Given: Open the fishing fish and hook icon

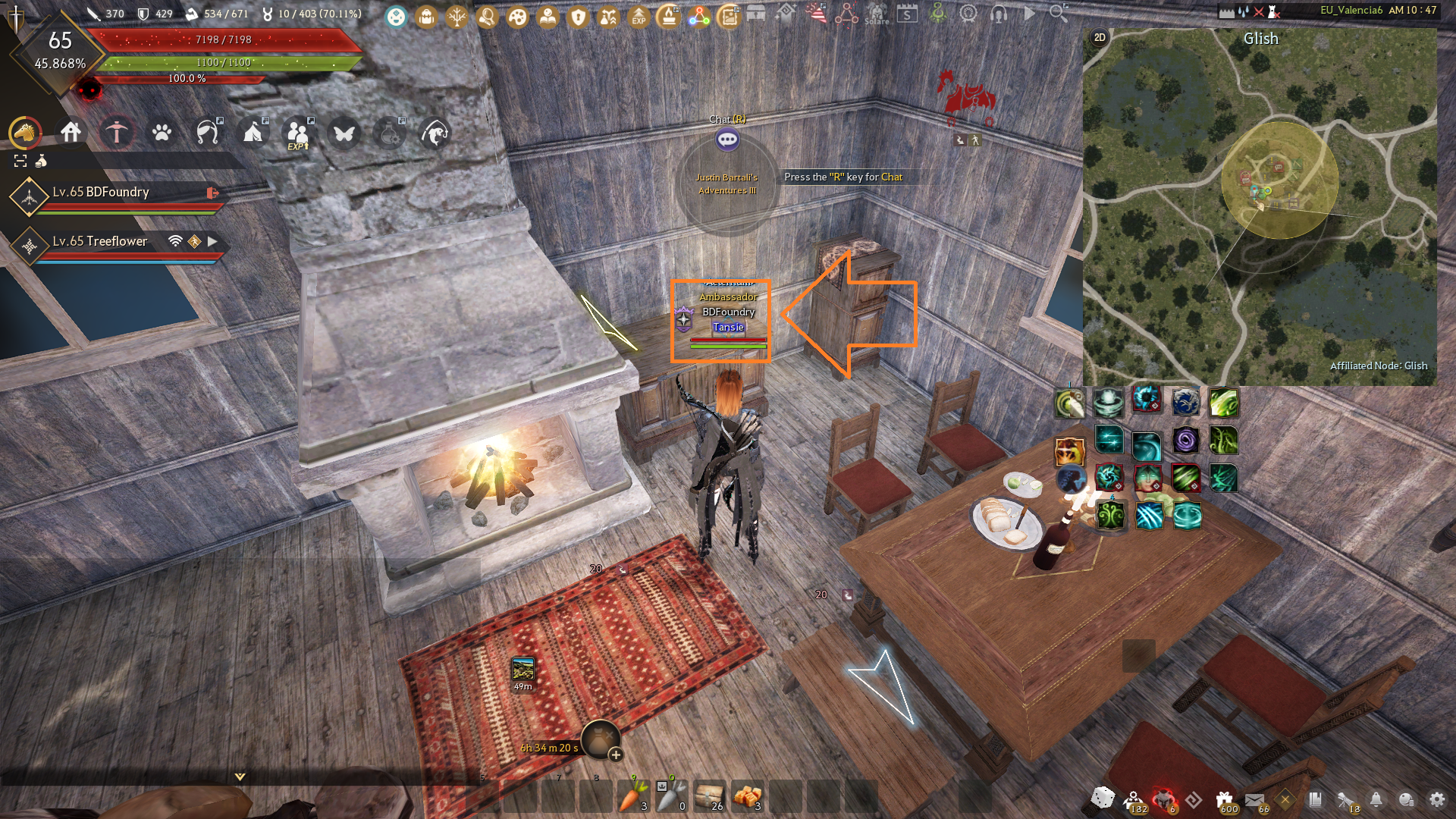Looking at the screenshot, I should 435,133.
